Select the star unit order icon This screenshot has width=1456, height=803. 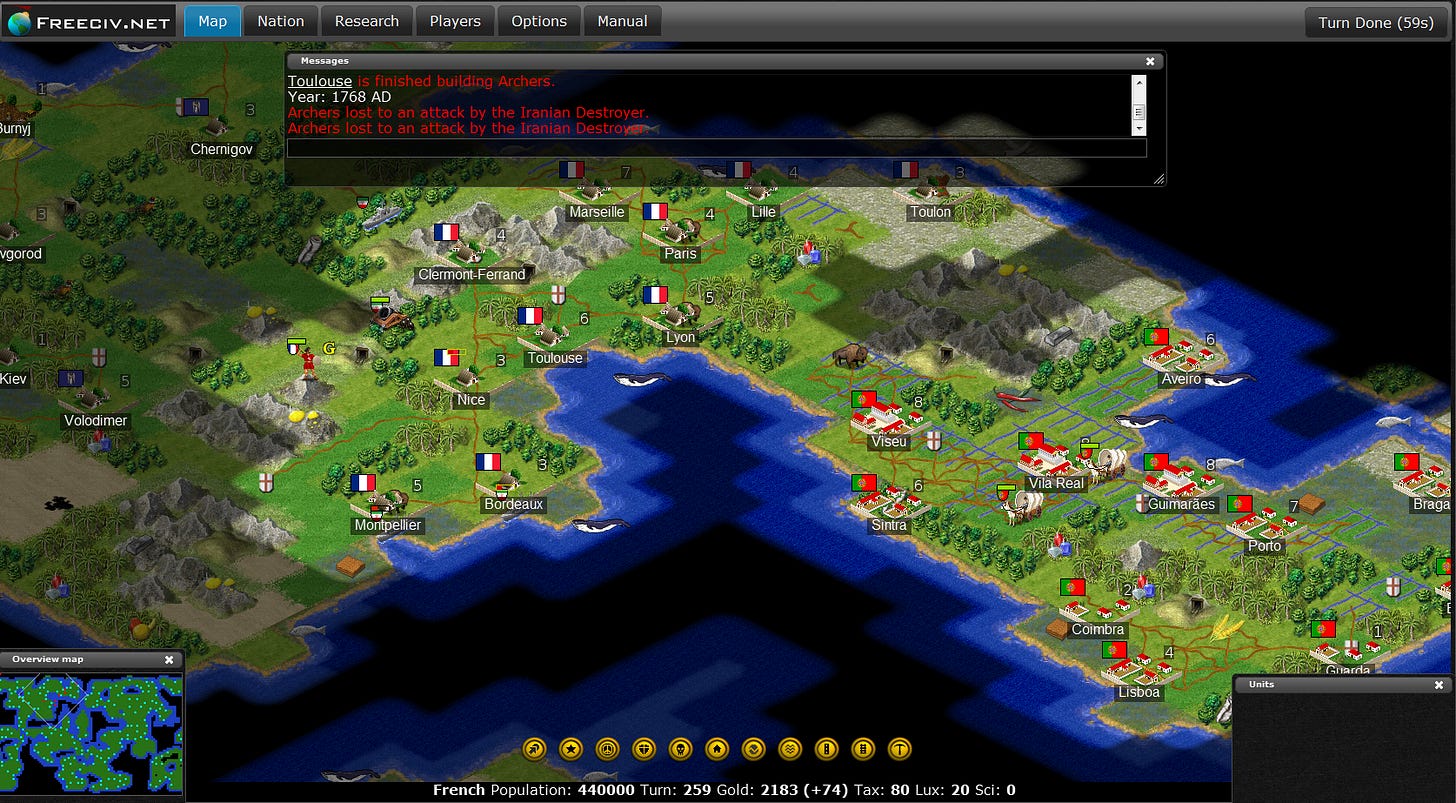pos(571,749)
